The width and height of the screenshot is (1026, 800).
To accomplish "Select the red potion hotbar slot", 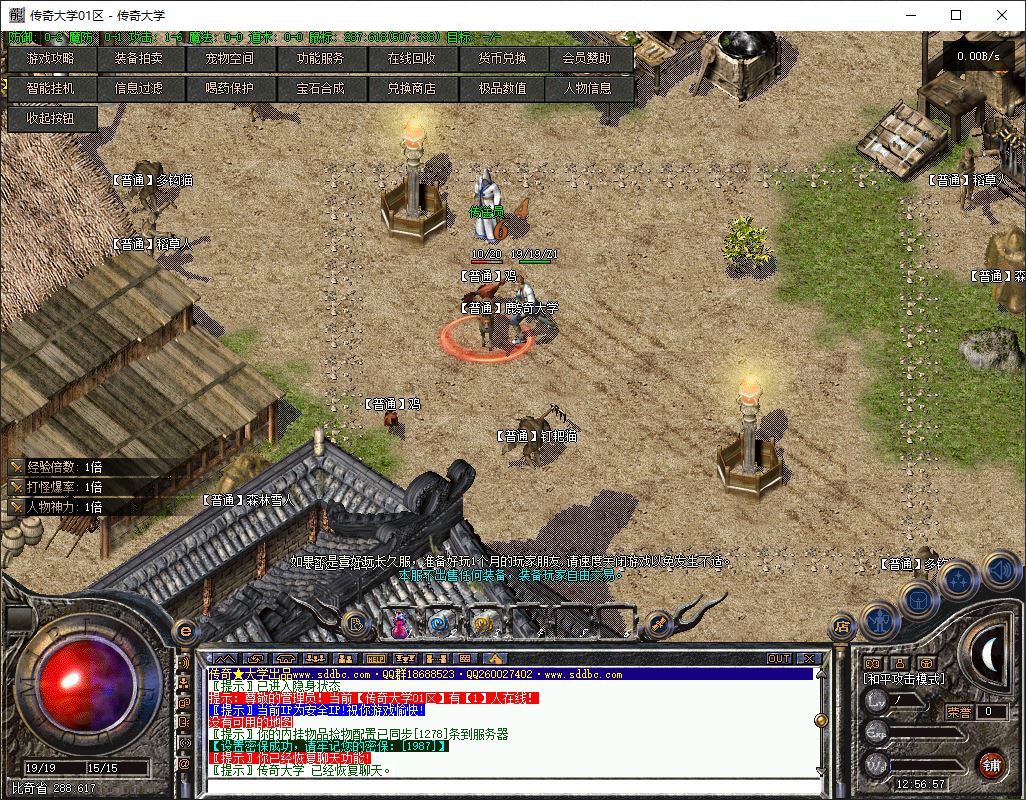I will (x=400, y=624).
